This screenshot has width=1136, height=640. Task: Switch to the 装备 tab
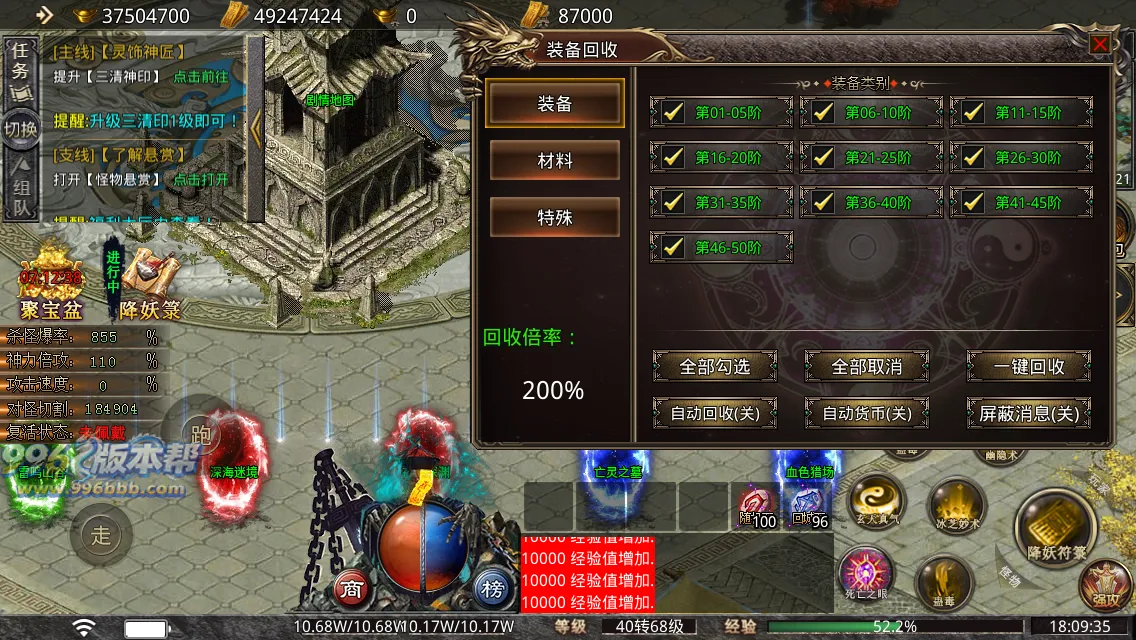point(555,104)
